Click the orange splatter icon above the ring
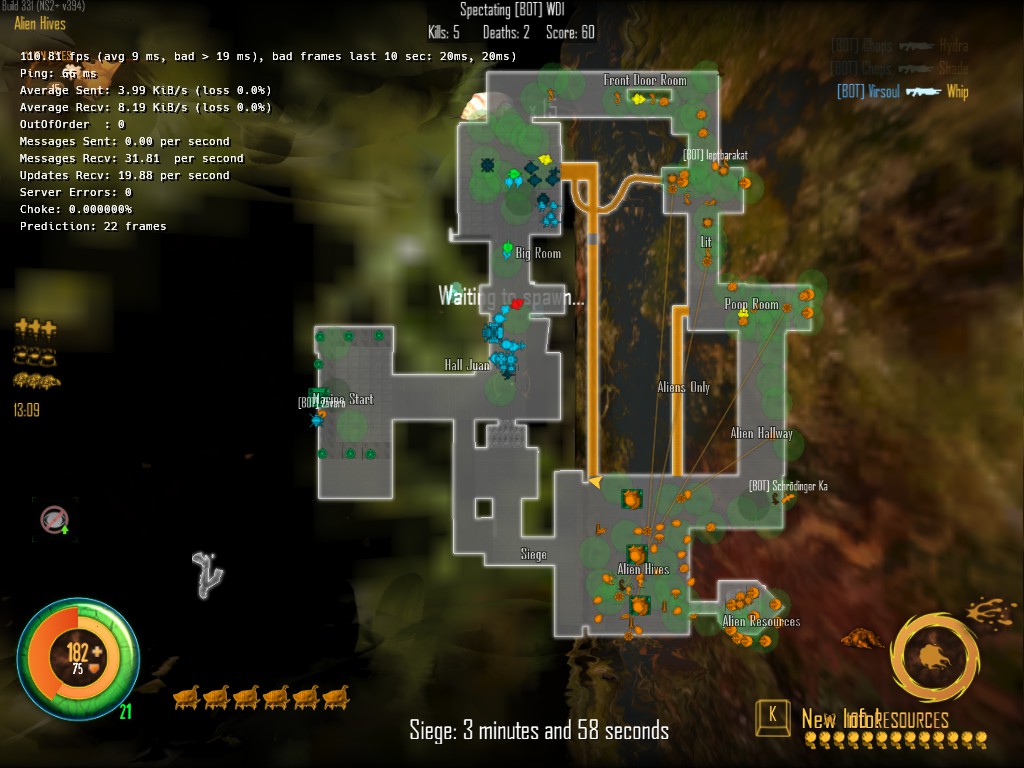This screenshot has height=768, width=1024. pos(991,609)
